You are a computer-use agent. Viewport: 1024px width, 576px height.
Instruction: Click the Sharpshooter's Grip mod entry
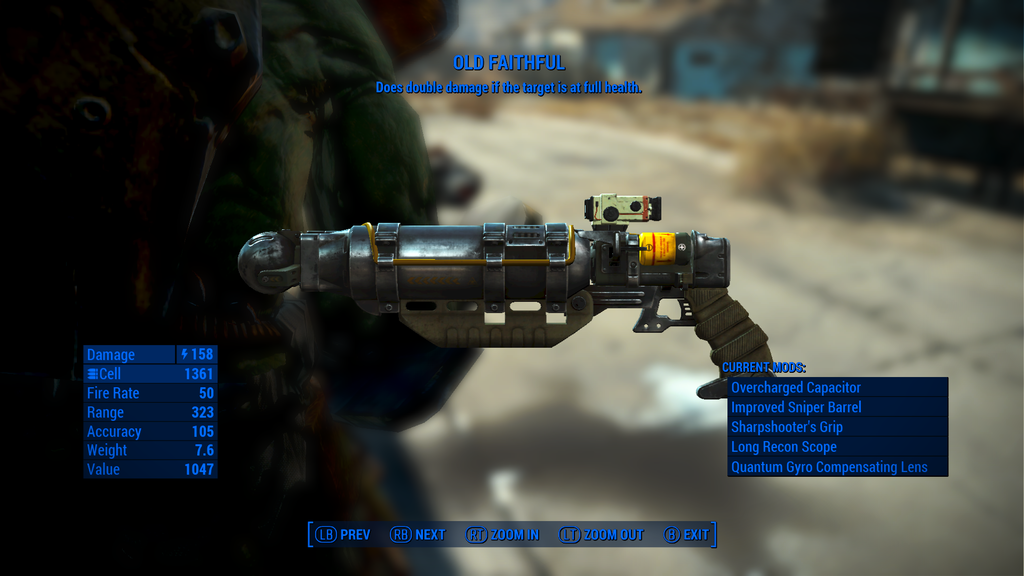[837, 427]
